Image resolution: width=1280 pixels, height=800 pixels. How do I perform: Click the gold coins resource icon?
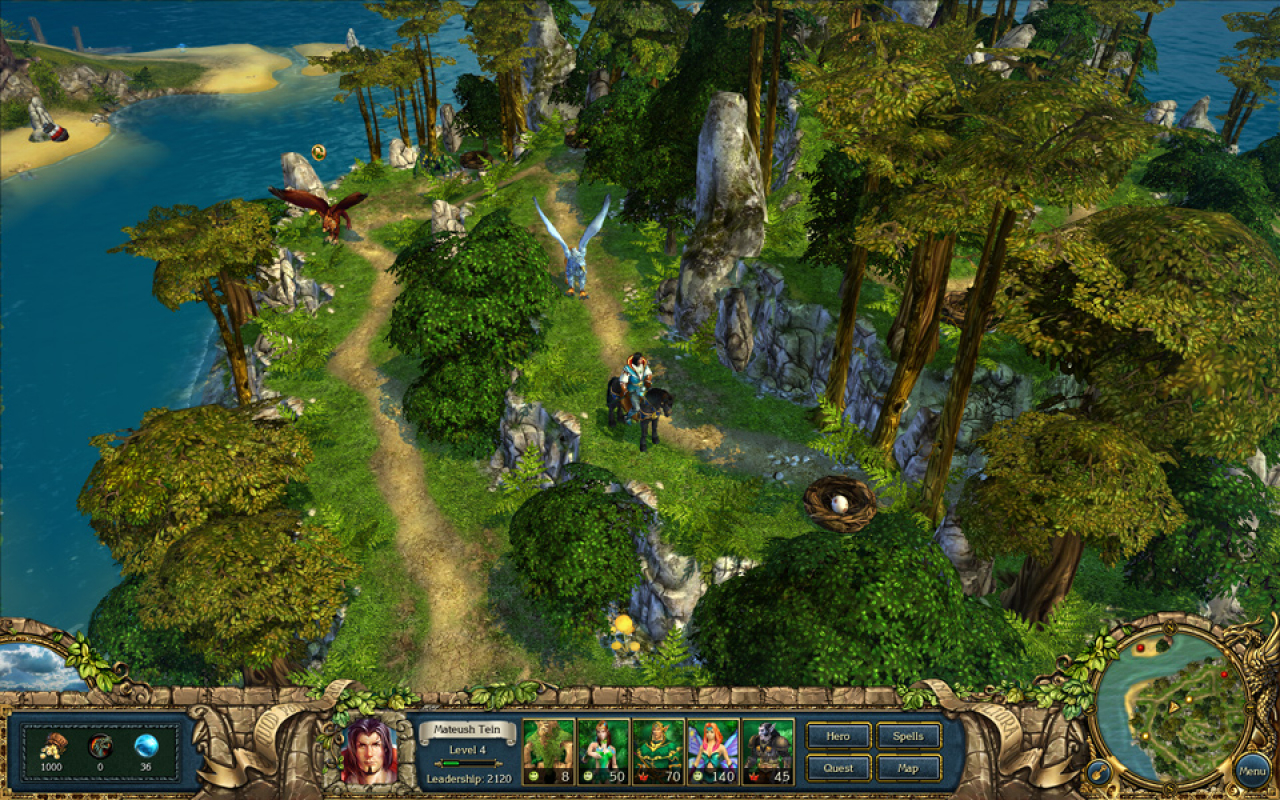click(53, 744)
